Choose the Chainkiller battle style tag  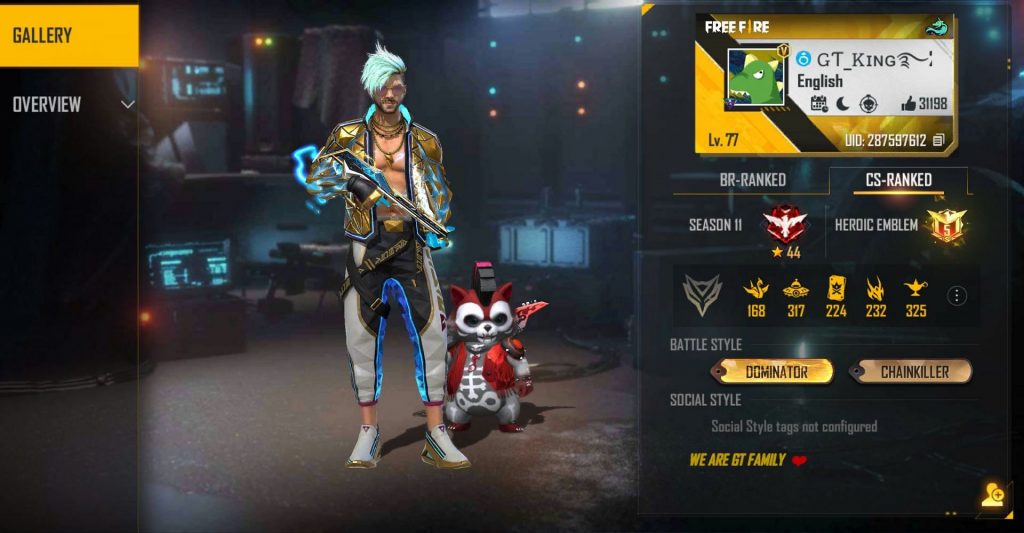[x=912, y=372]
